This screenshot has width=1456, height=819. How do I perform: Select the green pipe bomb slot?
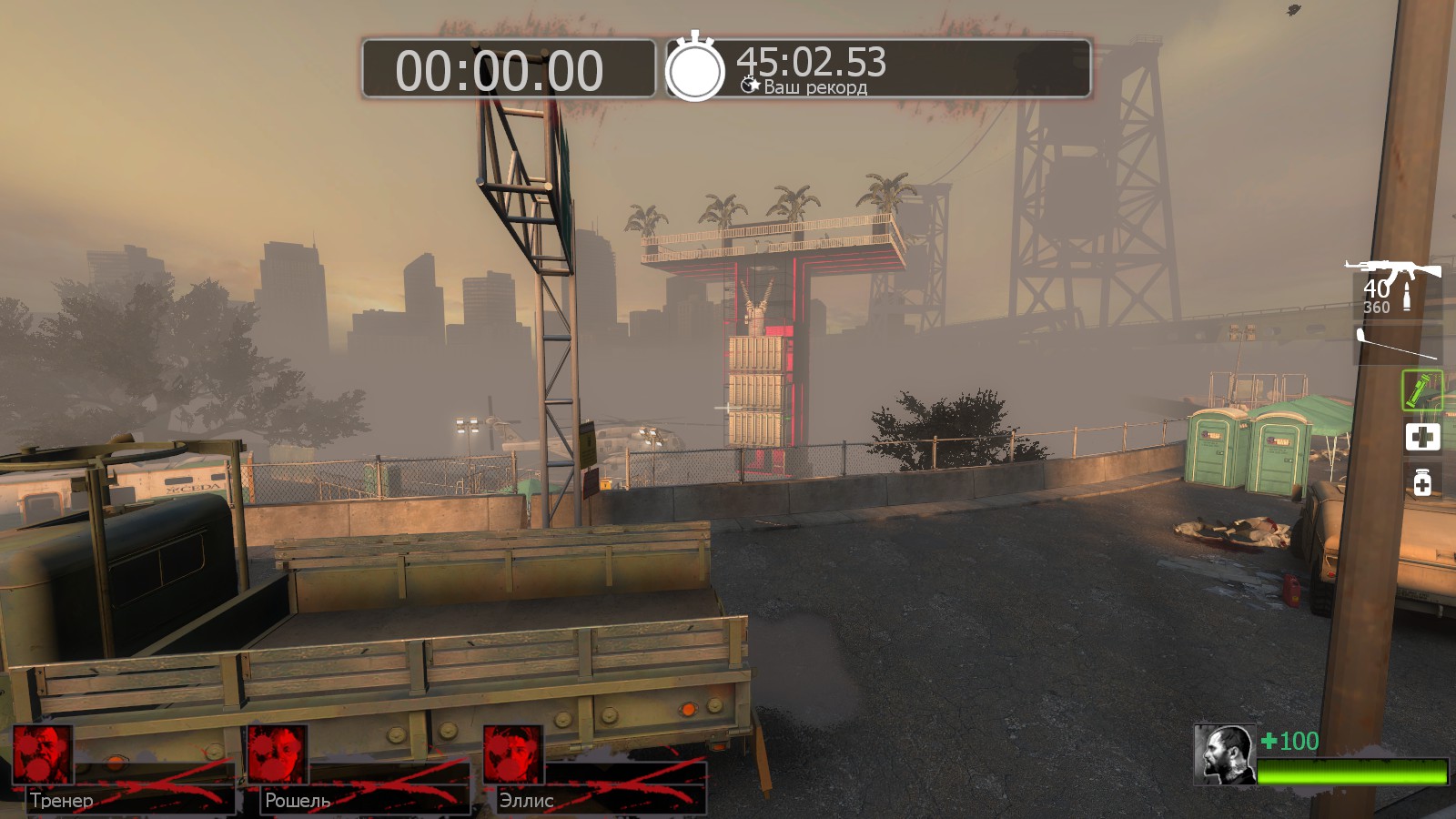(1421, 390)
